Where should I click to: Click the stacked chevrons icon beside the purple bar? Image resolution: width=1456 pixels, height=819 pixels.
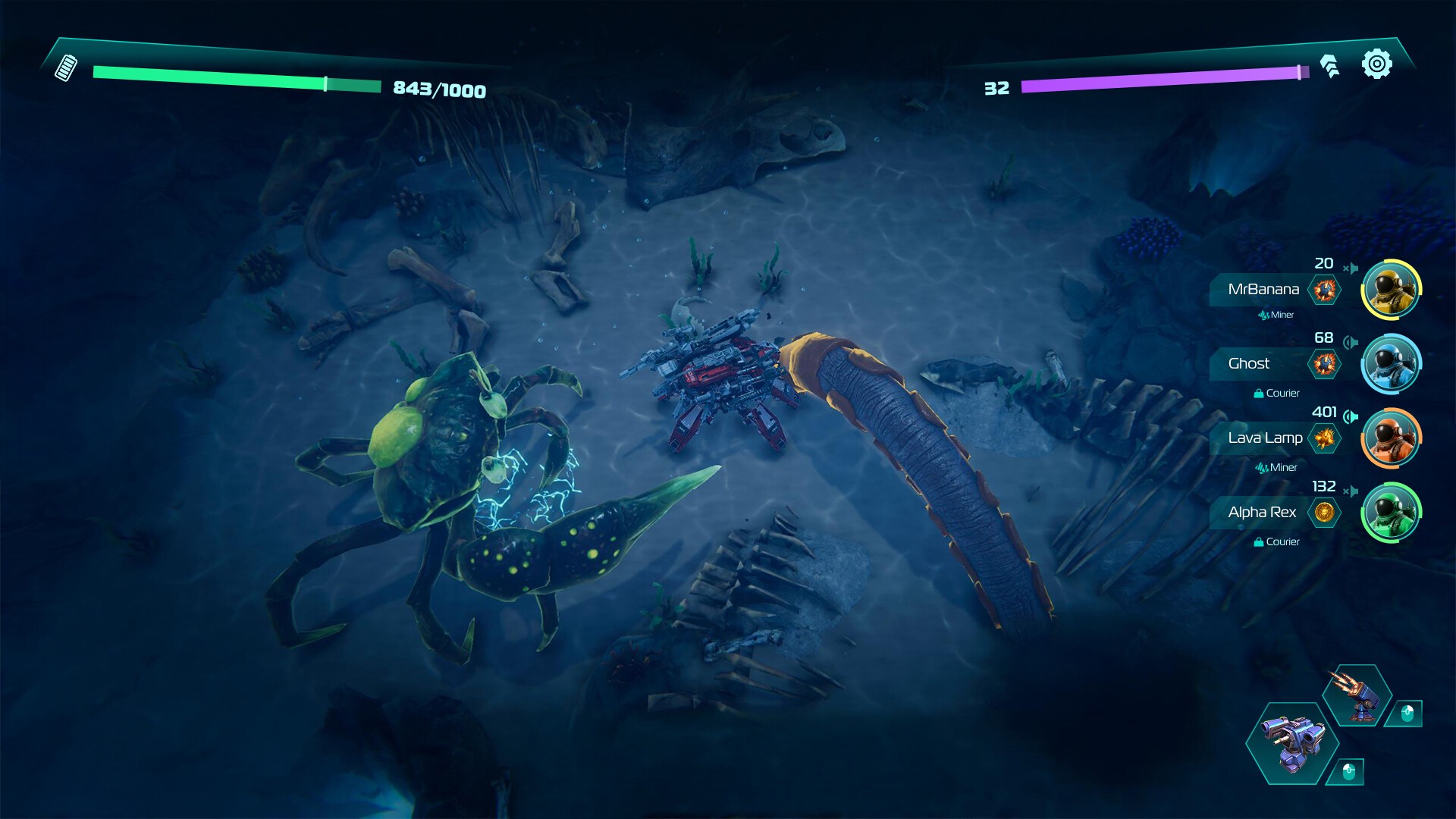point(1329,66)
